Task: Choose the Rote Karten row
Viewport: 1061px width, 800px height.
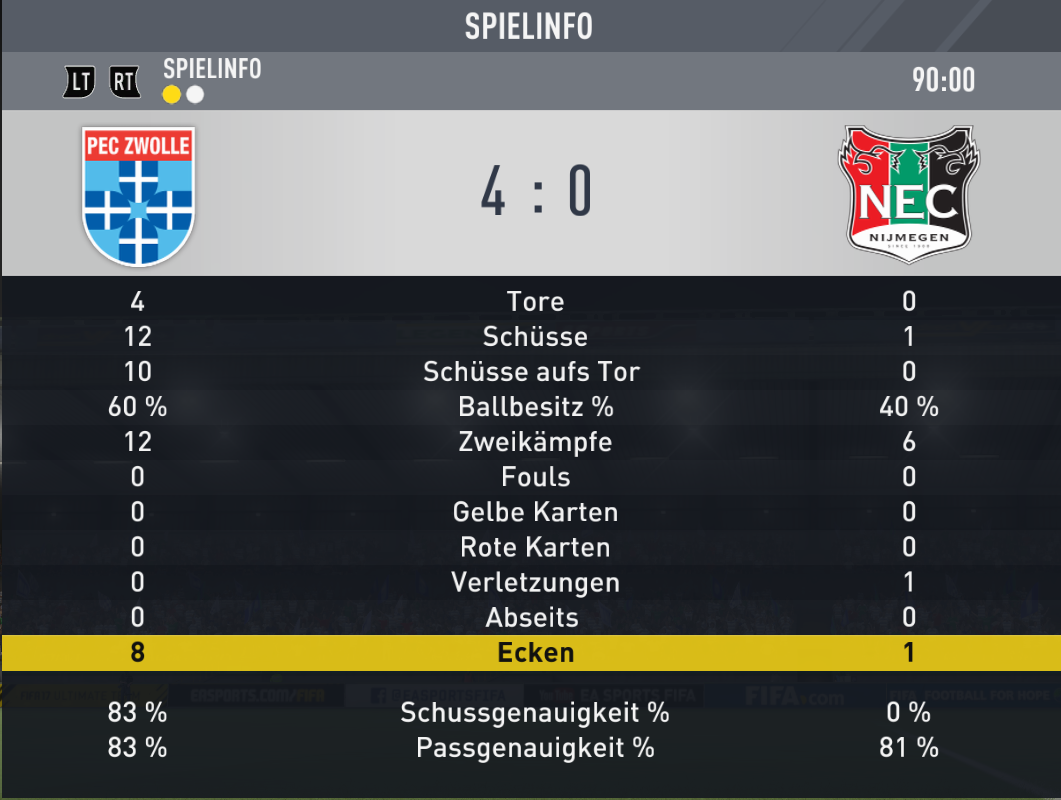Action: (x=535, y=547)
